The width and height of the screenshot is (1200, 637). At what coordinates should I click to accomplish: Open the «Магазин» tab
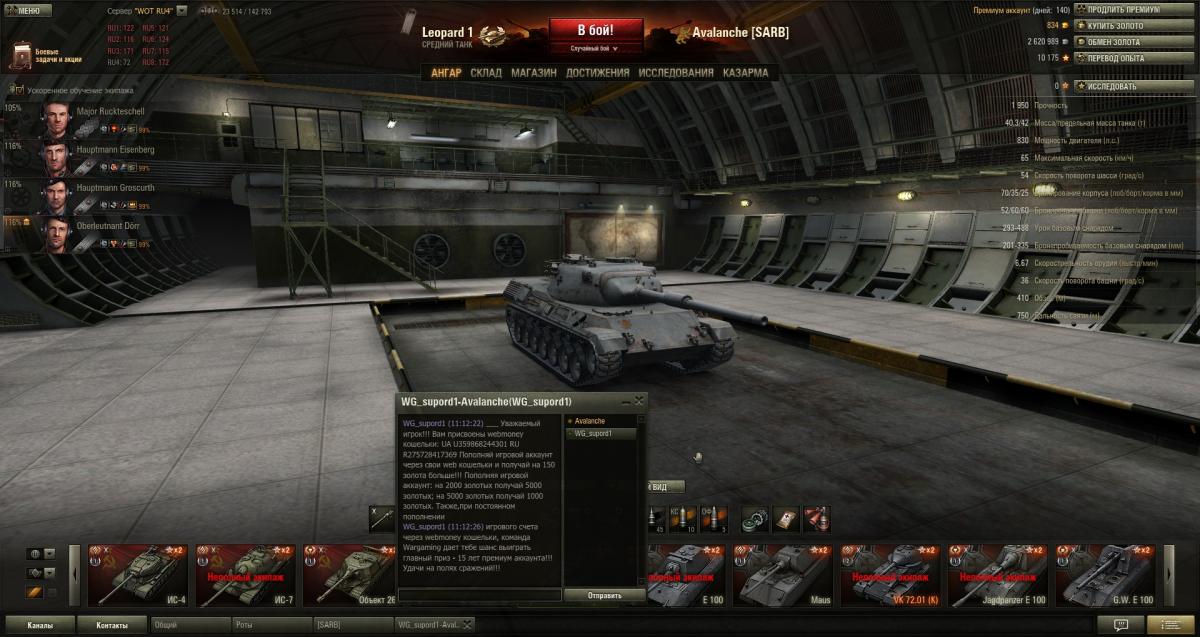pyautogui.click(x=534, y=73)
